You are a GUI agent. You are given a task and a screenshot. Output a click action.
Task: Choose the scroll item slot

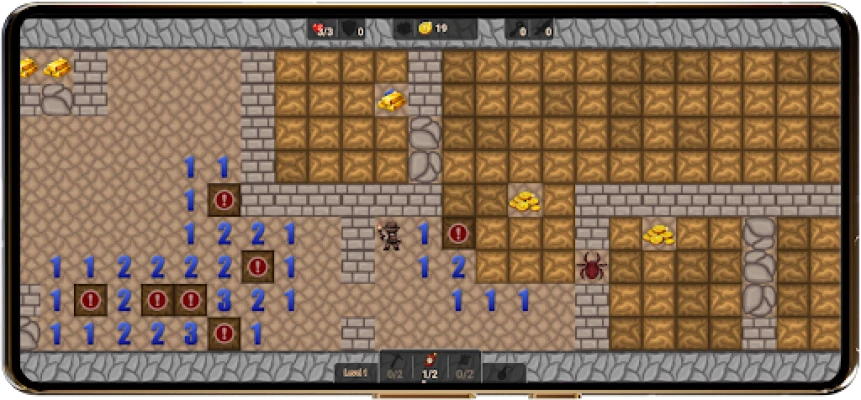coord(465,366)
